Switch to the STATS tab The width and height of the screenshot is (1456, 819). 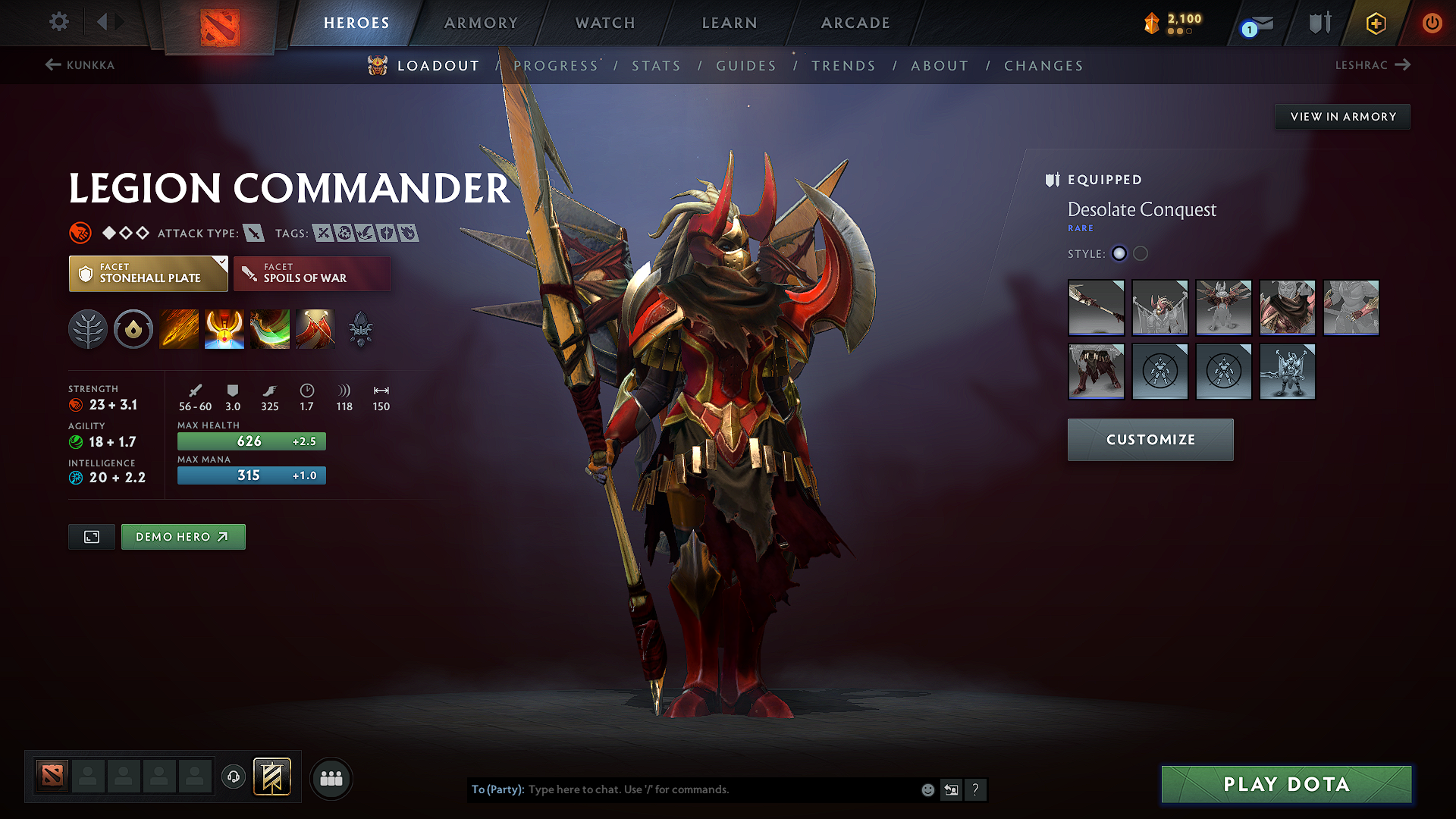click(656, 65)
